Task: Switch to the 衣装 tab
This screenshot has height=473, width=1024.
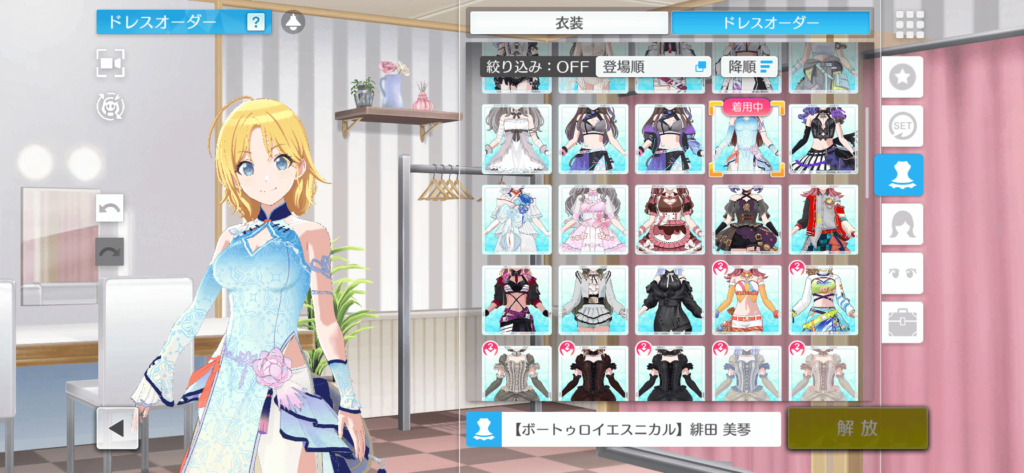Action: pyautogui.click(x=568, y=22)
